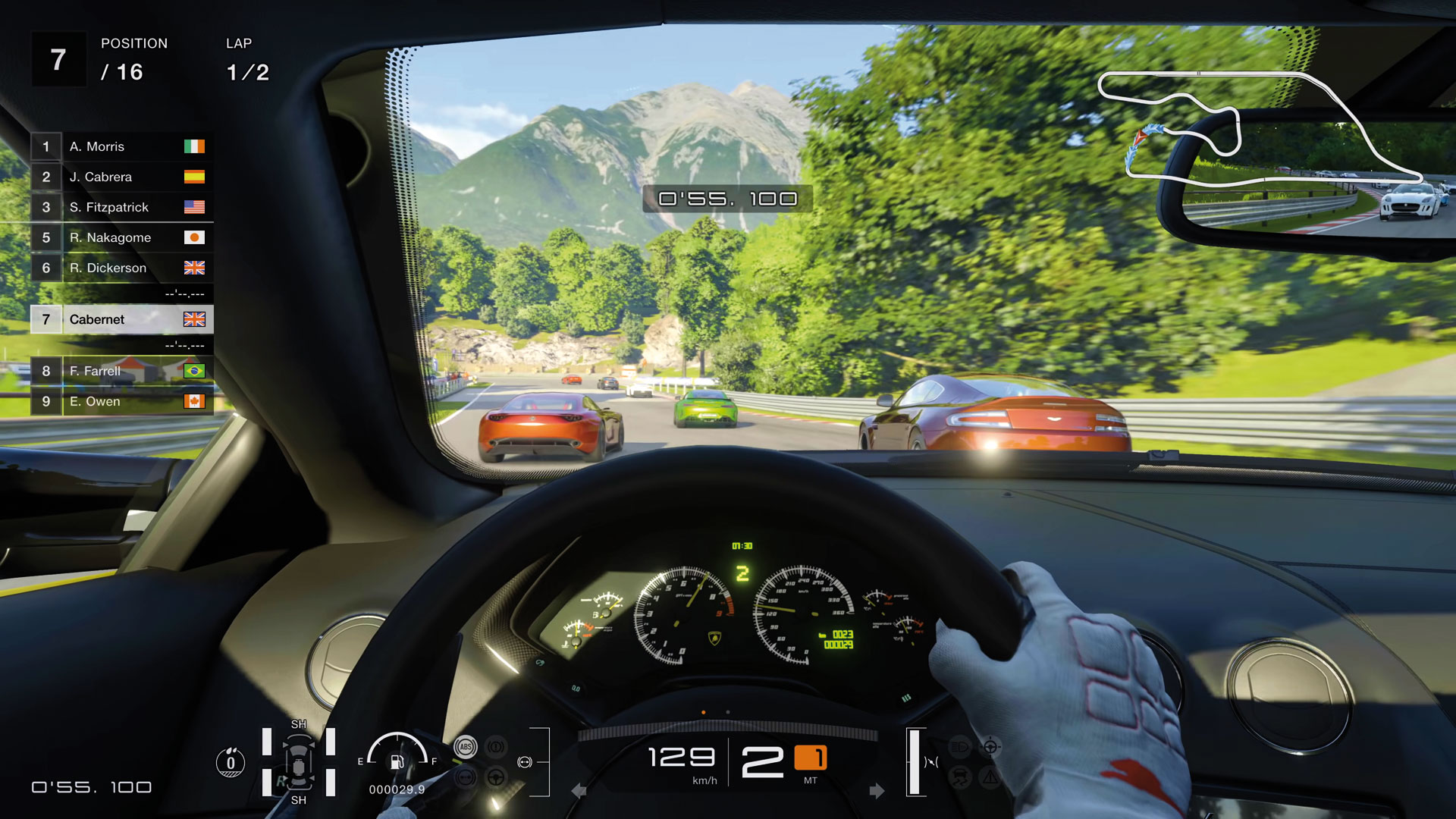Click the orange suggested gear indicator
This screenshot has height=819, width=1456.
coord(810,758)
